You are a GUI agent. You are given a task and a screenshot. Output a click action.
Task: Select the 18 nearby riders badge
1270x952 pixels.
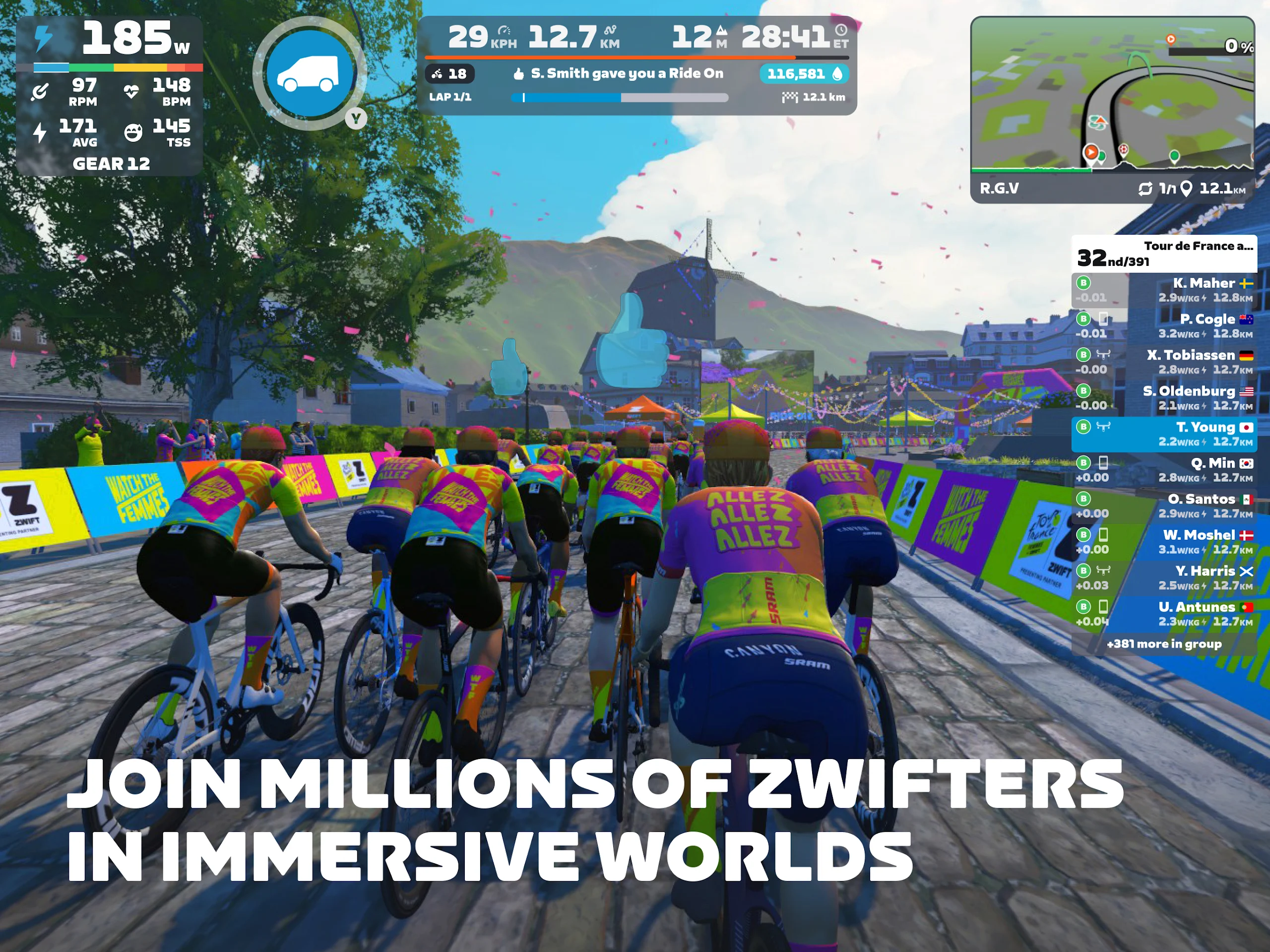(x=449, y=73)
